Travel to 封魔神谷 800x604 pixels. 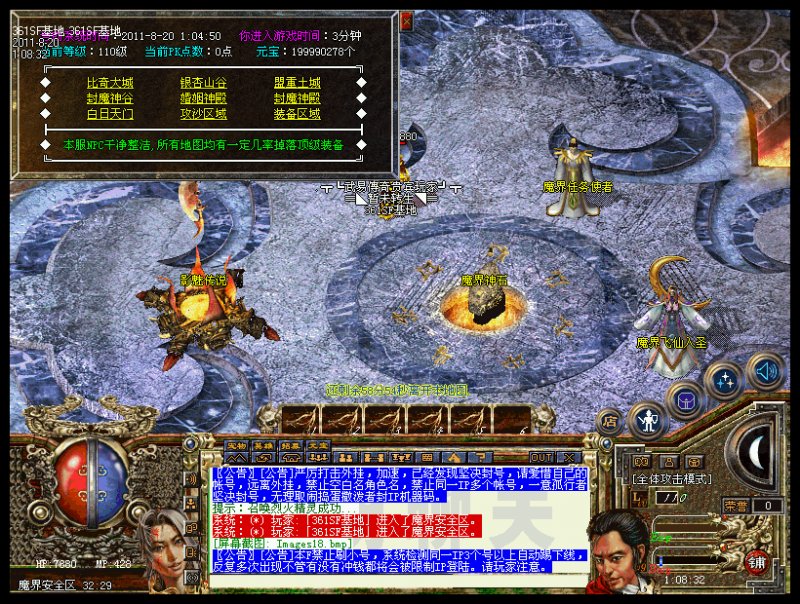tap(110, 99)
